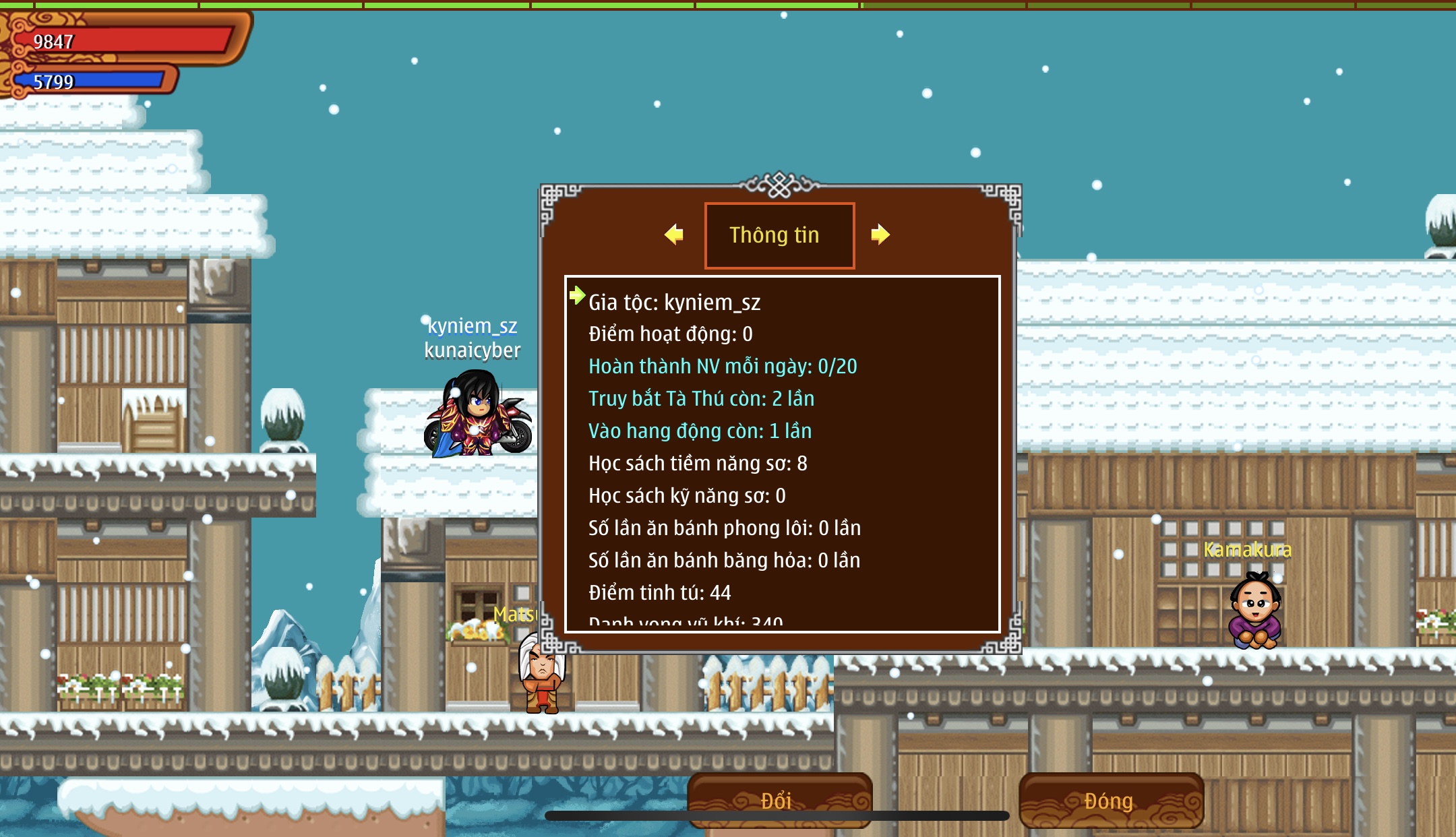This screenshot has width=1456, height=837.
Task: Choose Số lần ăn bánh phong lôi row
Action: (x=724, y=528)
